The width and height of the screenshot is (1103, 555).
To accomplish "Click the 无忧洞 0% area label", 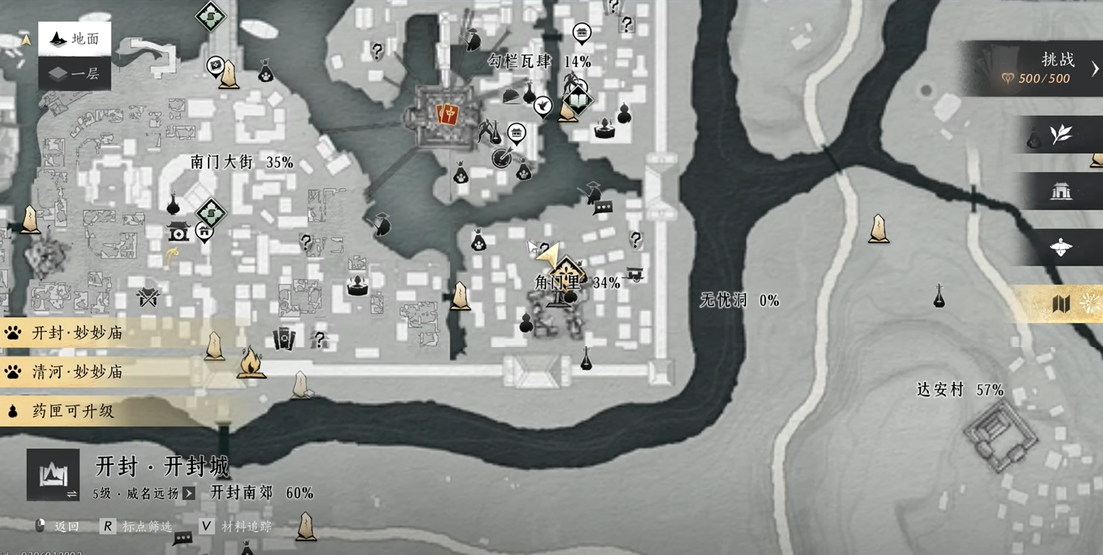I will tap(739, 300).
